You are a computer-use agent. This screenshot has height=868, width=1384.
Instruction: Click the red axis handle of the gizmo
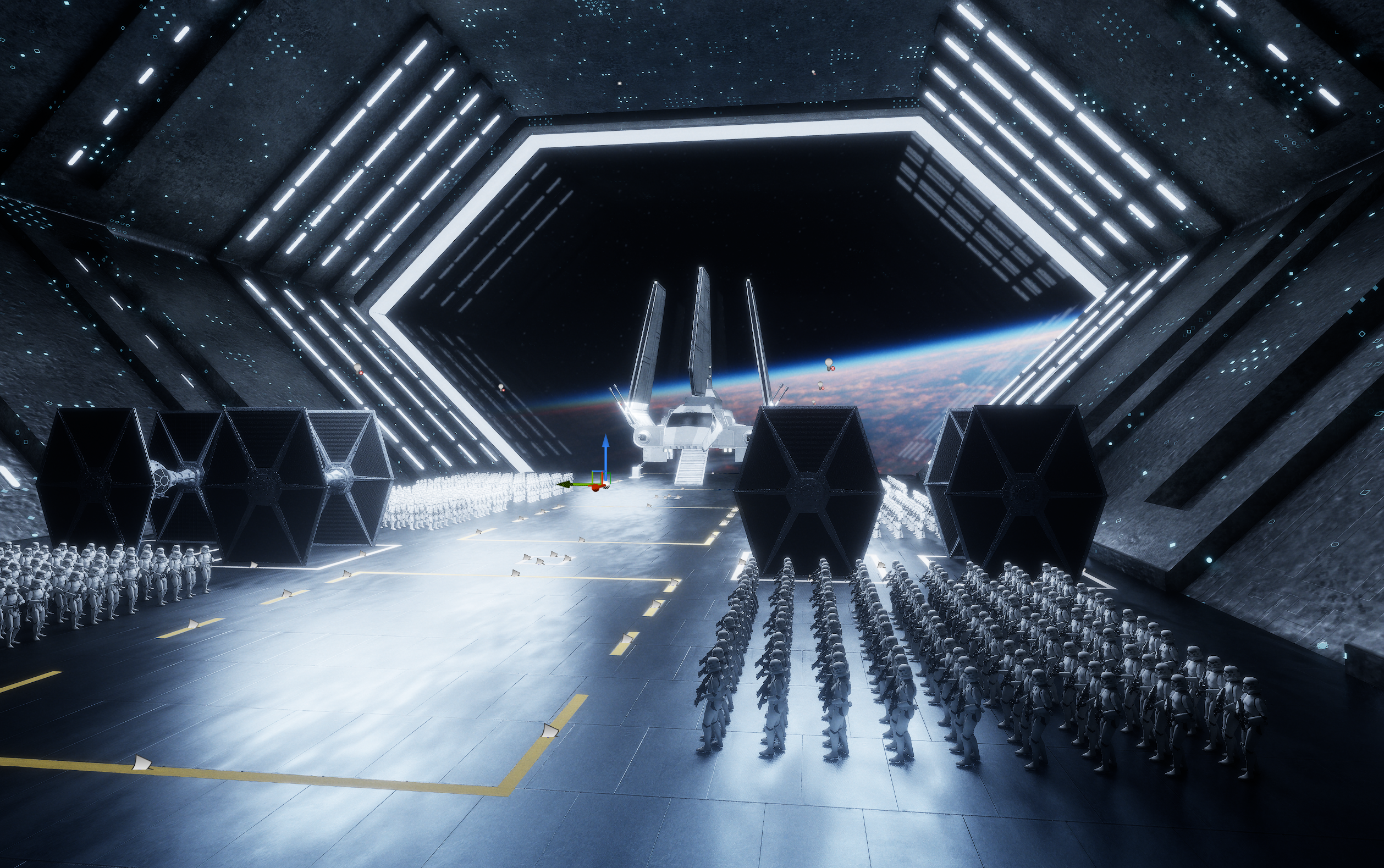[596, 489]
